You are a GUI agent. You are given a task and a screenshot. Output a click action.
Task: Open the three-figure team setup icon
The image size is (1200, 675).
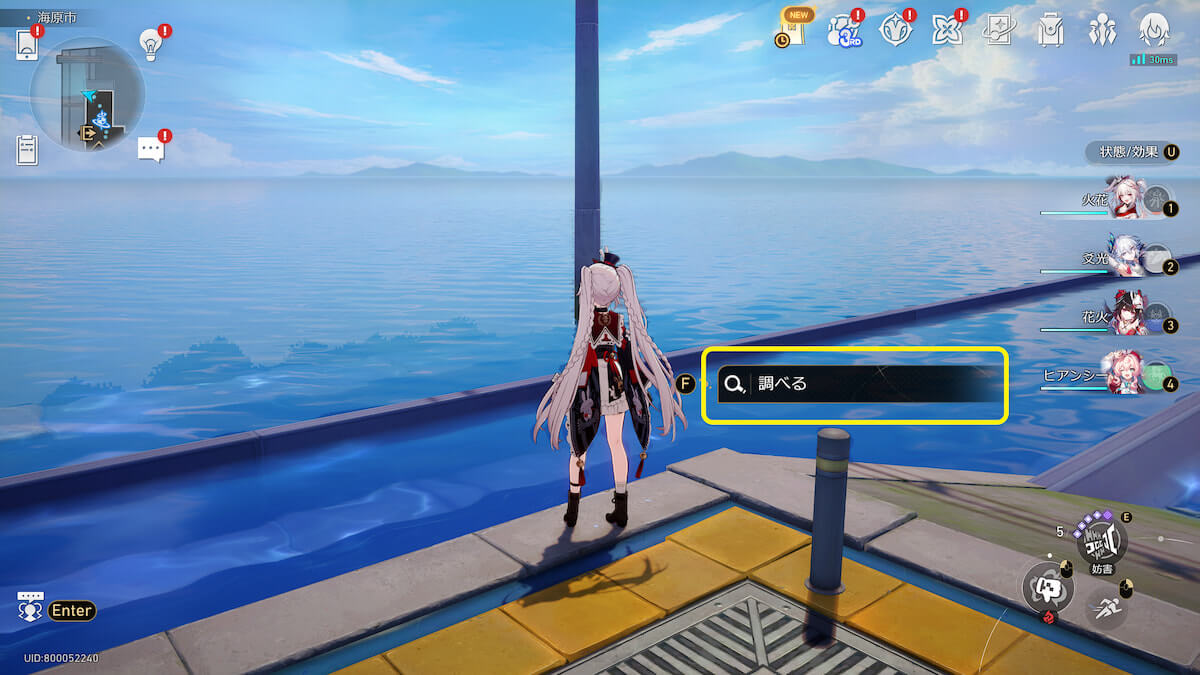tap(1102, 31)
